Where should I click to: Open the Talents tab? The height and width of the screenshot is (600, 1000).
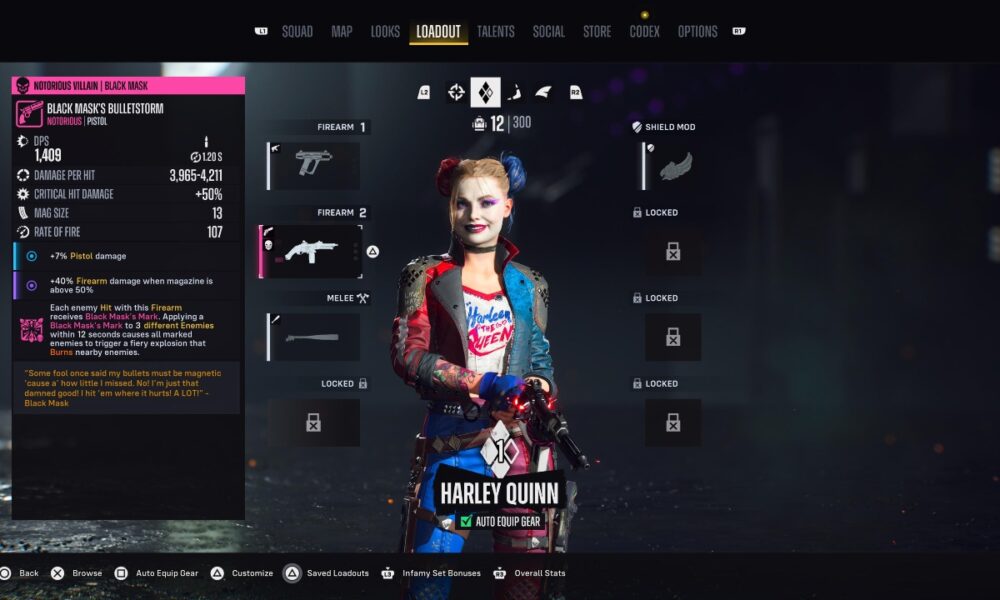pyautogui.click(x=496, y=31)
